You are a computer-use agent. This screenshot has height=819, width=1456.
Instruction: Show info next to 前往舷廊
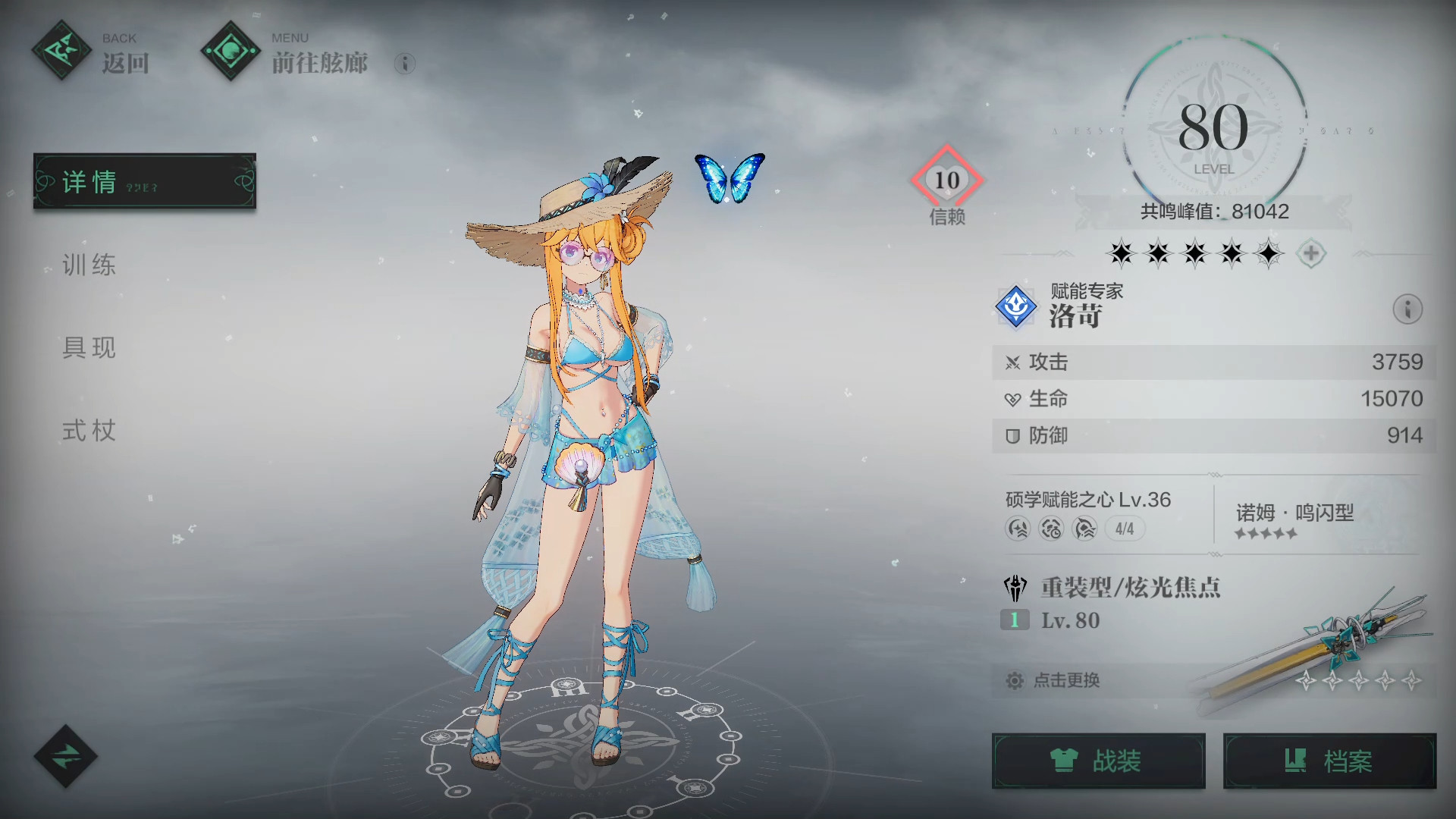pos(405,64)
